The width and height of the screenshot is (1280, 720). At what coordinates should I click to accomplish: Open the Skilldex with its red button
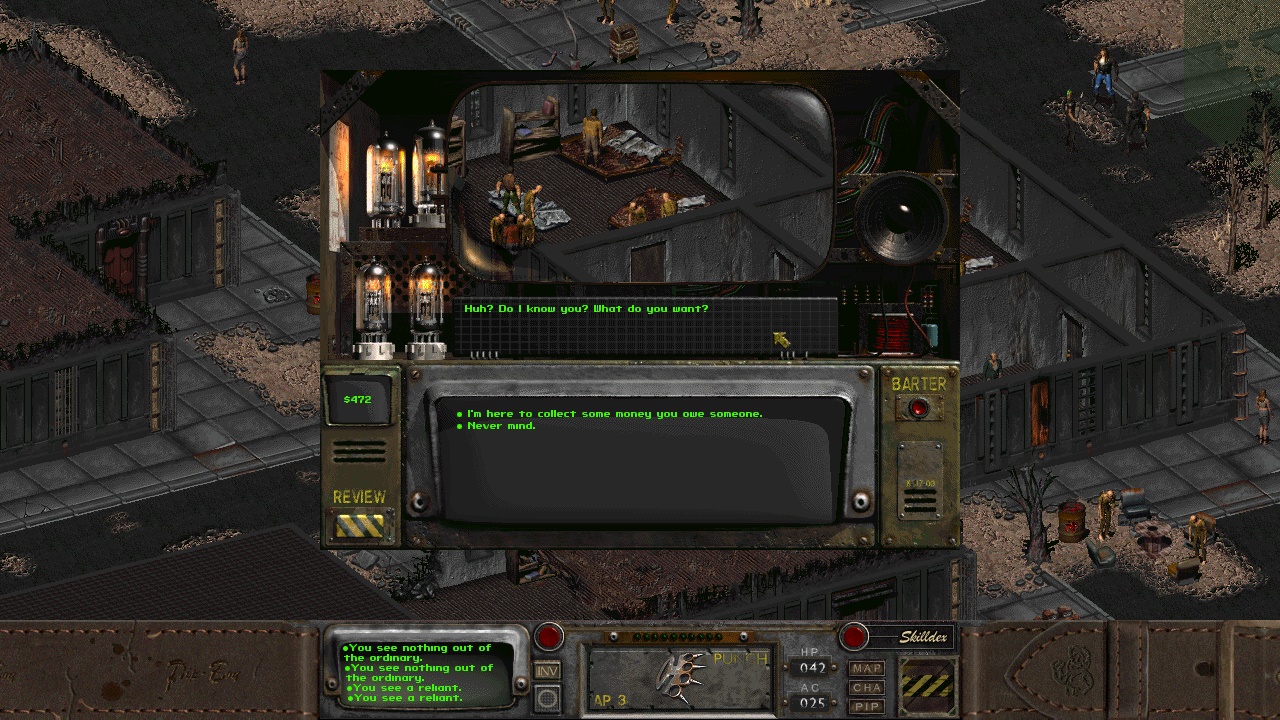[854, 636]
